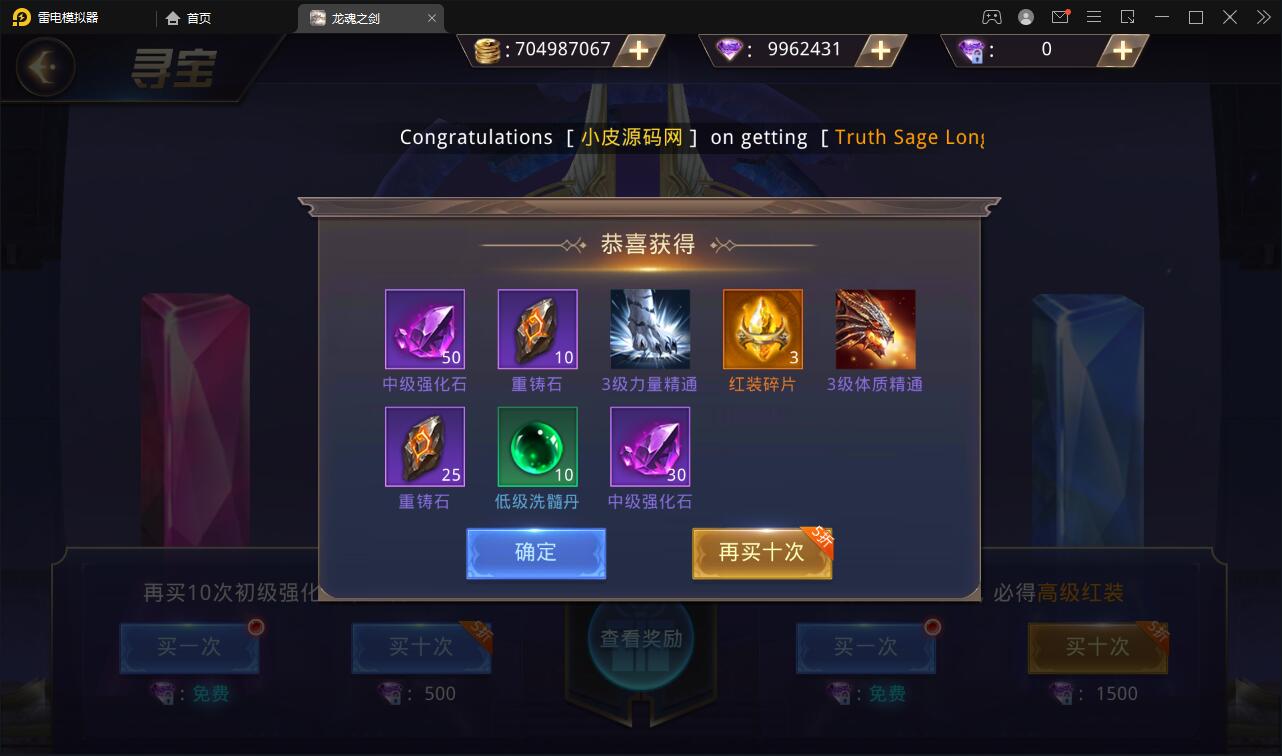The height and width of the screenshot is (756, 1282).
Task: Expand the chevron overflow menu in title bar
Action: (x=1262, y=16)
